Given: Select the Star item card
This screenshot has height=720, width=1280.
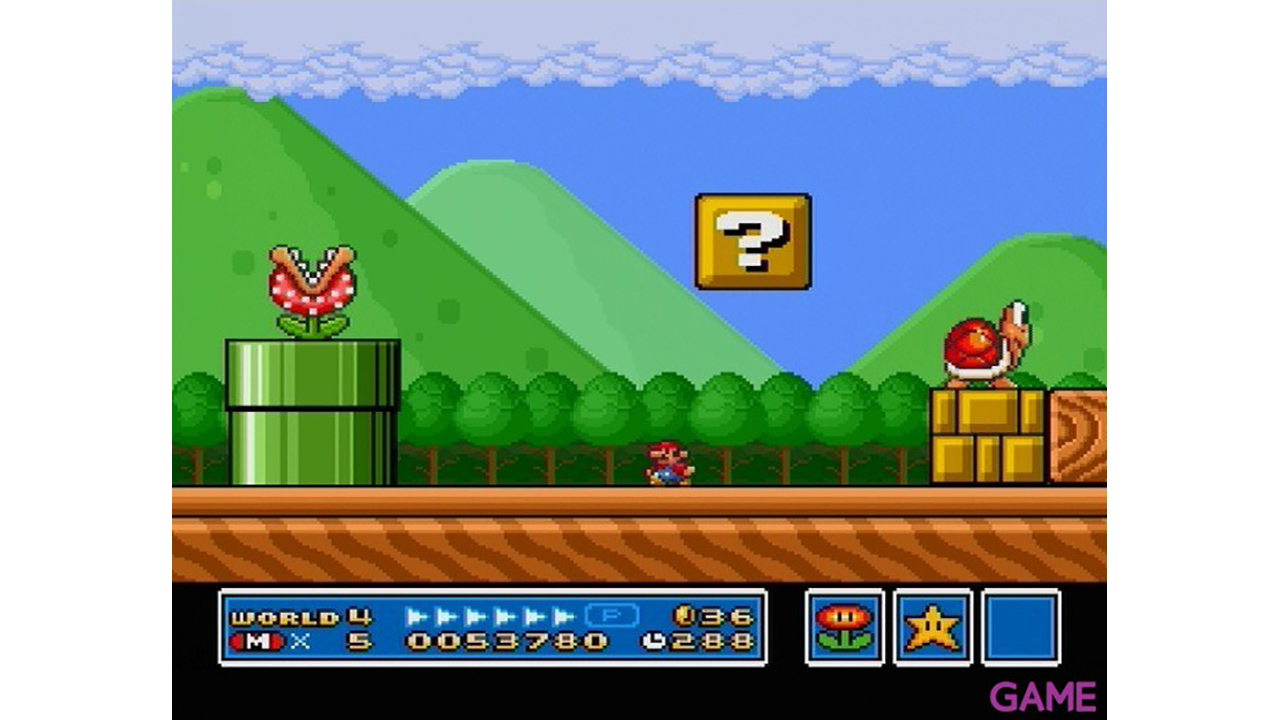Looking at the screenshot, I should tap(933, 627).
